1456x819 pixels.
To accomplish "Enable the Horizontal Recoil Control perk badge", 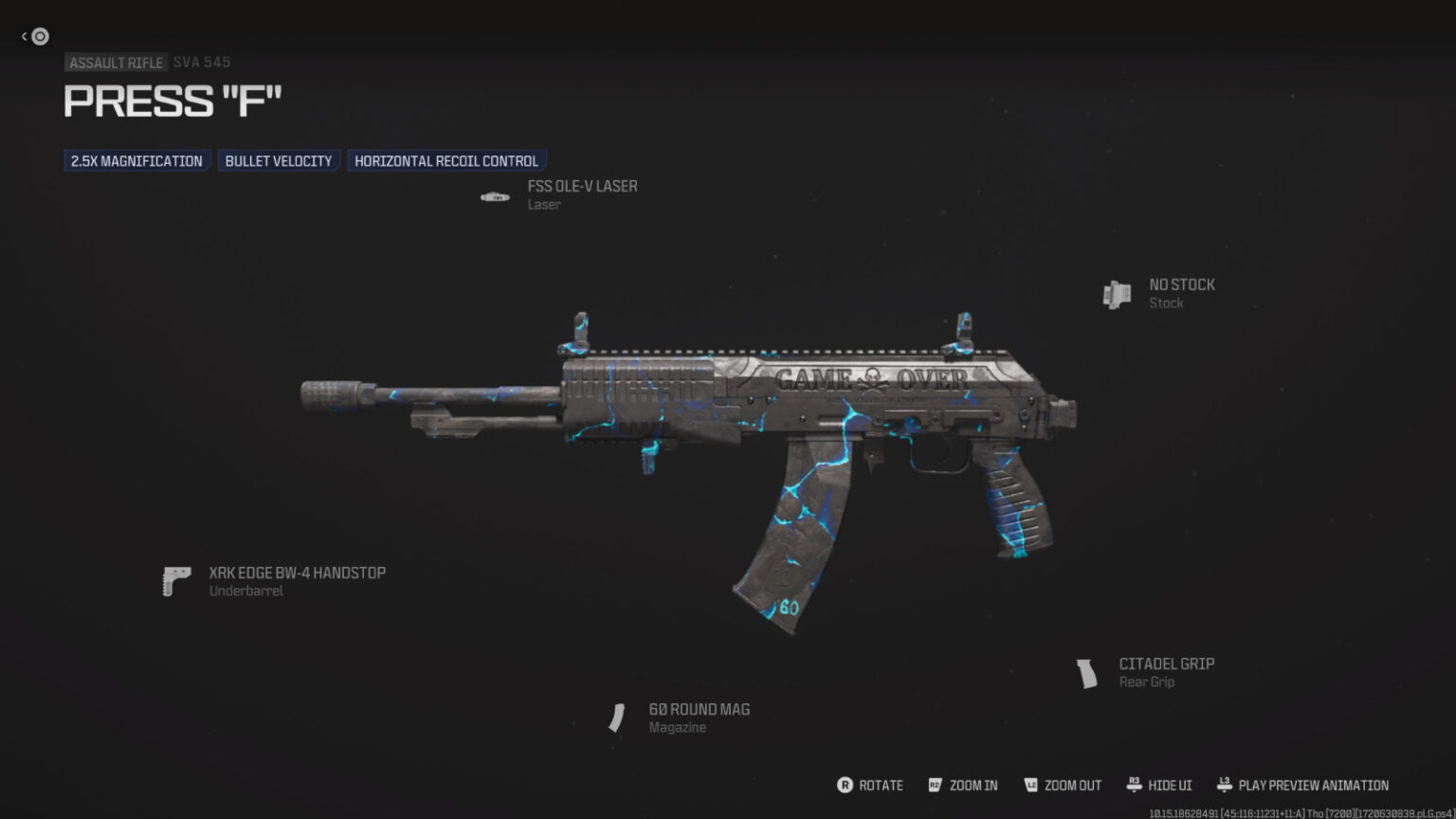I will [x=446, y=159].
